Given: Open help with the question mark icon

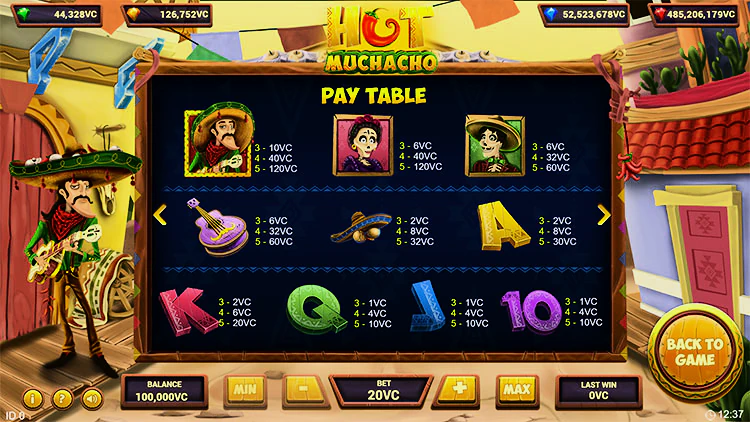Looking at the screenshot, I should point(61,398).
